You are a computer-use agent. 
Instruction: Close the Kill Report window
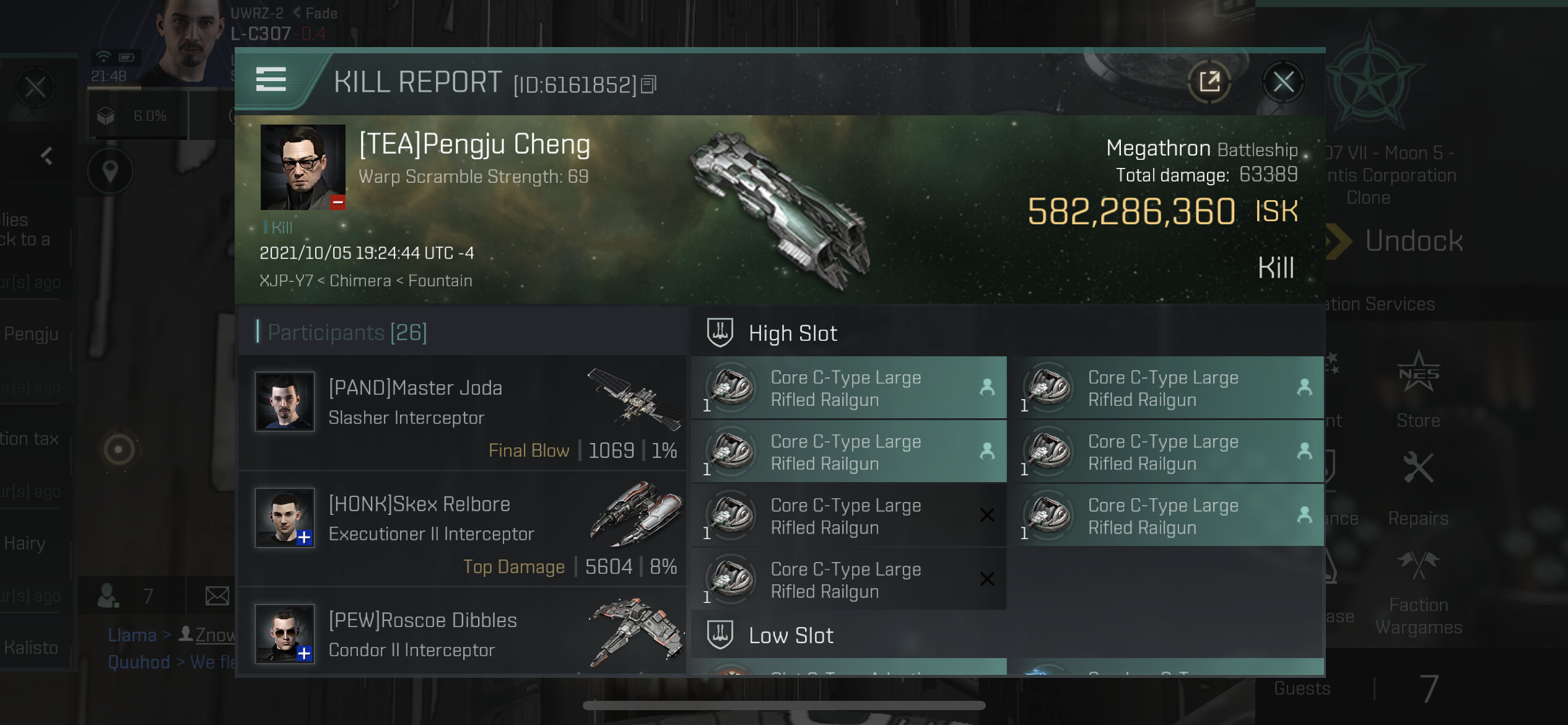tap(1283, 82)
